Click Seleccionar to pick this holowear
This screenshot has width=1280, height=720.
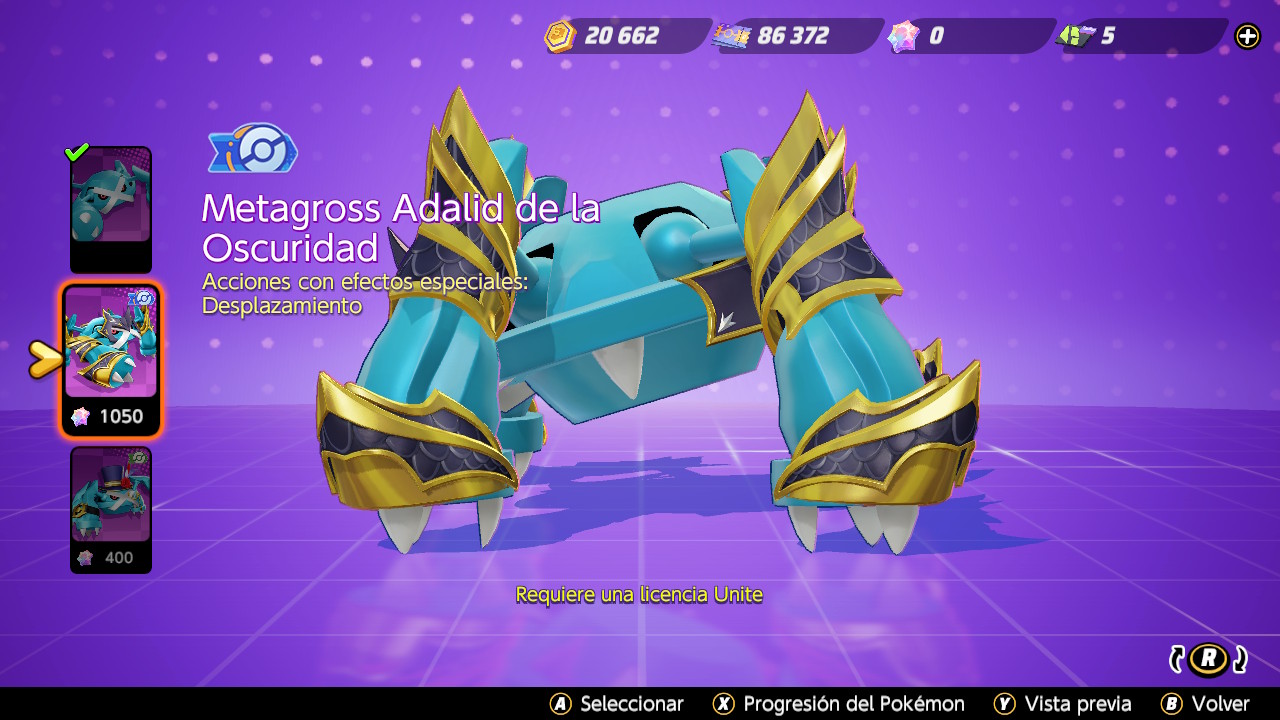pyautogui.click(x=617, y=704)
